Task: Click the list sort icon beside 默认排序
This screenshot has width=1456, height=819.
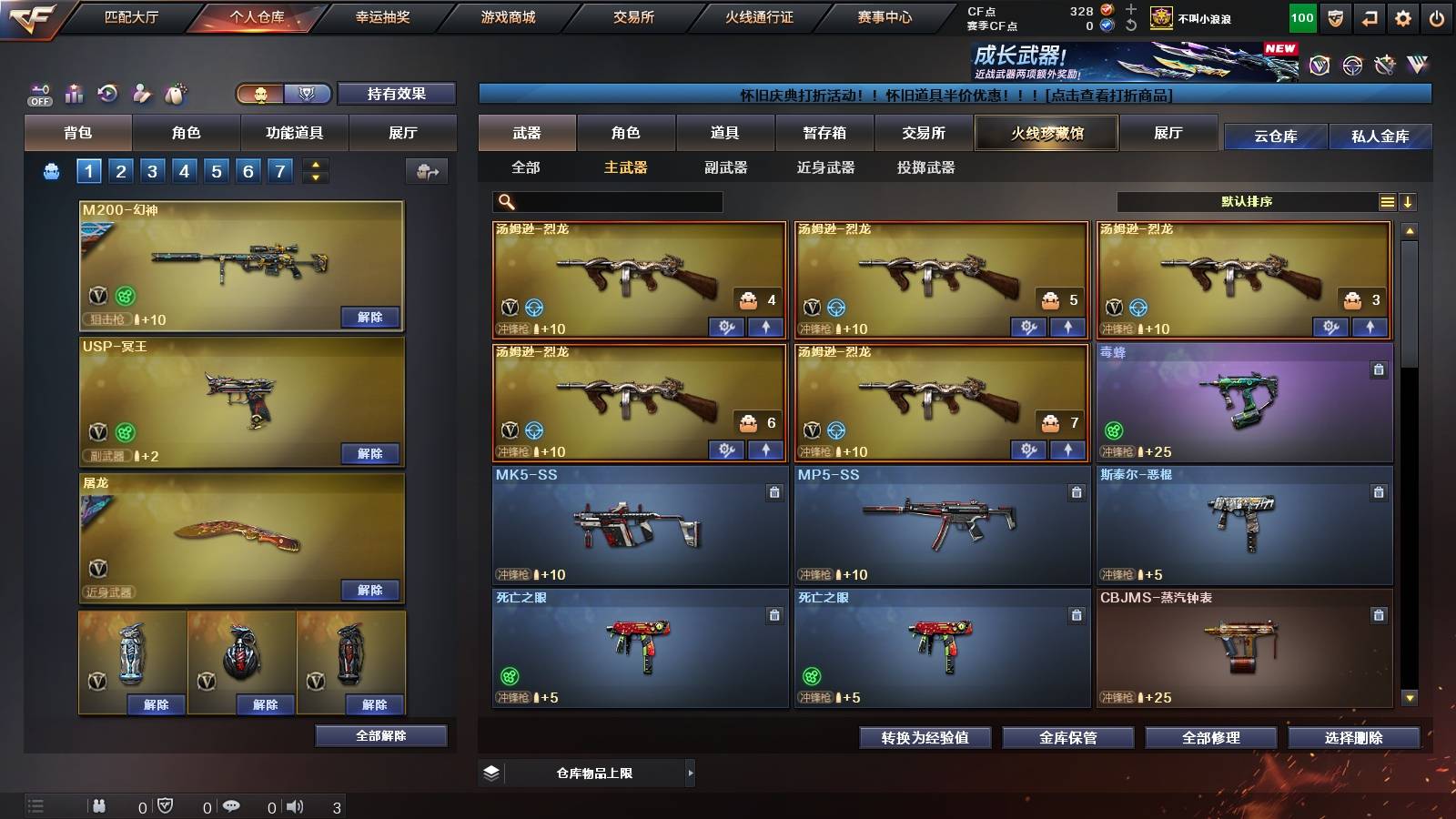Action: 1387,201
